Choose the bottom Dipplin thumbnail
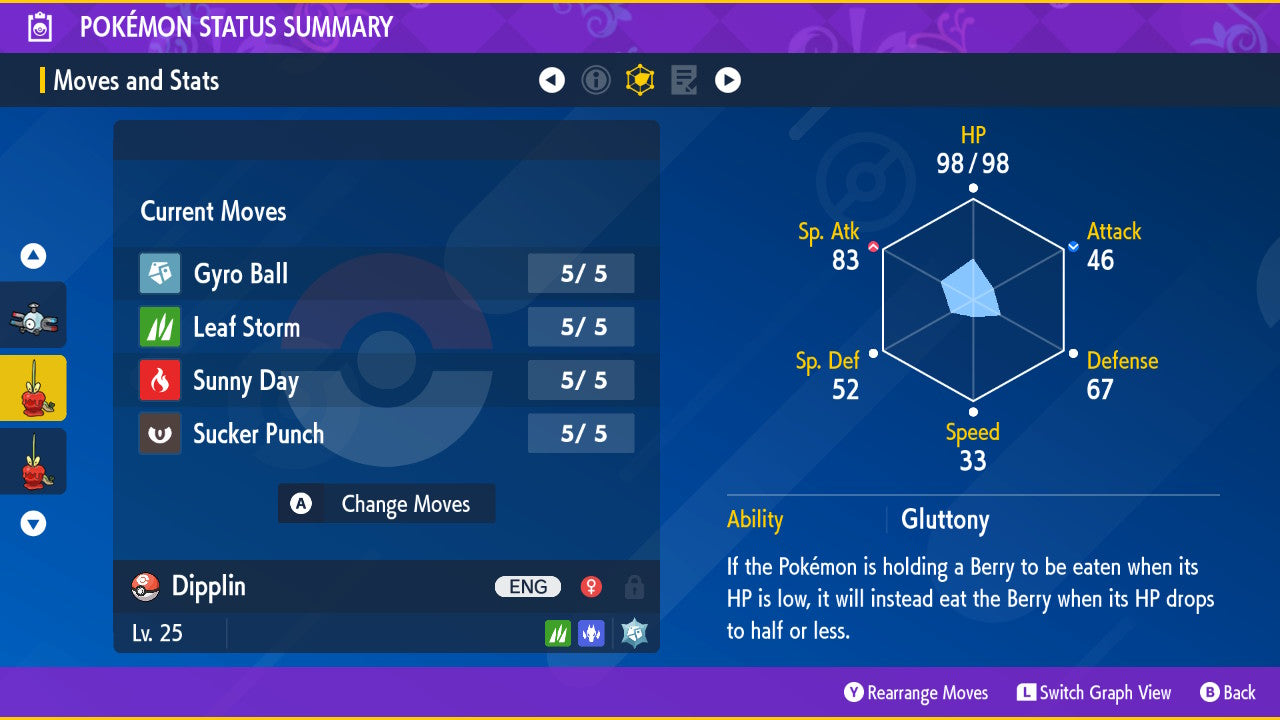 pyautogui.click(x=33, y=461)
